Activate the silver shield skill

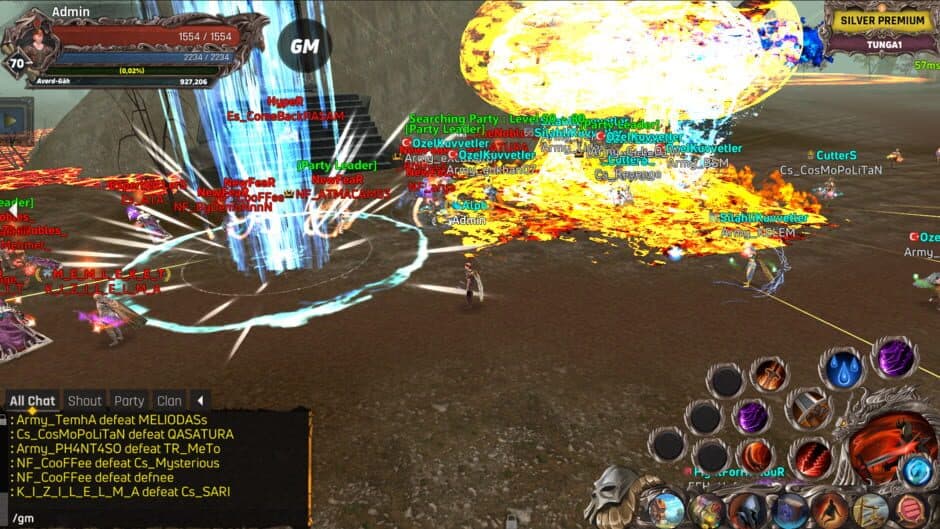(808, 408)
